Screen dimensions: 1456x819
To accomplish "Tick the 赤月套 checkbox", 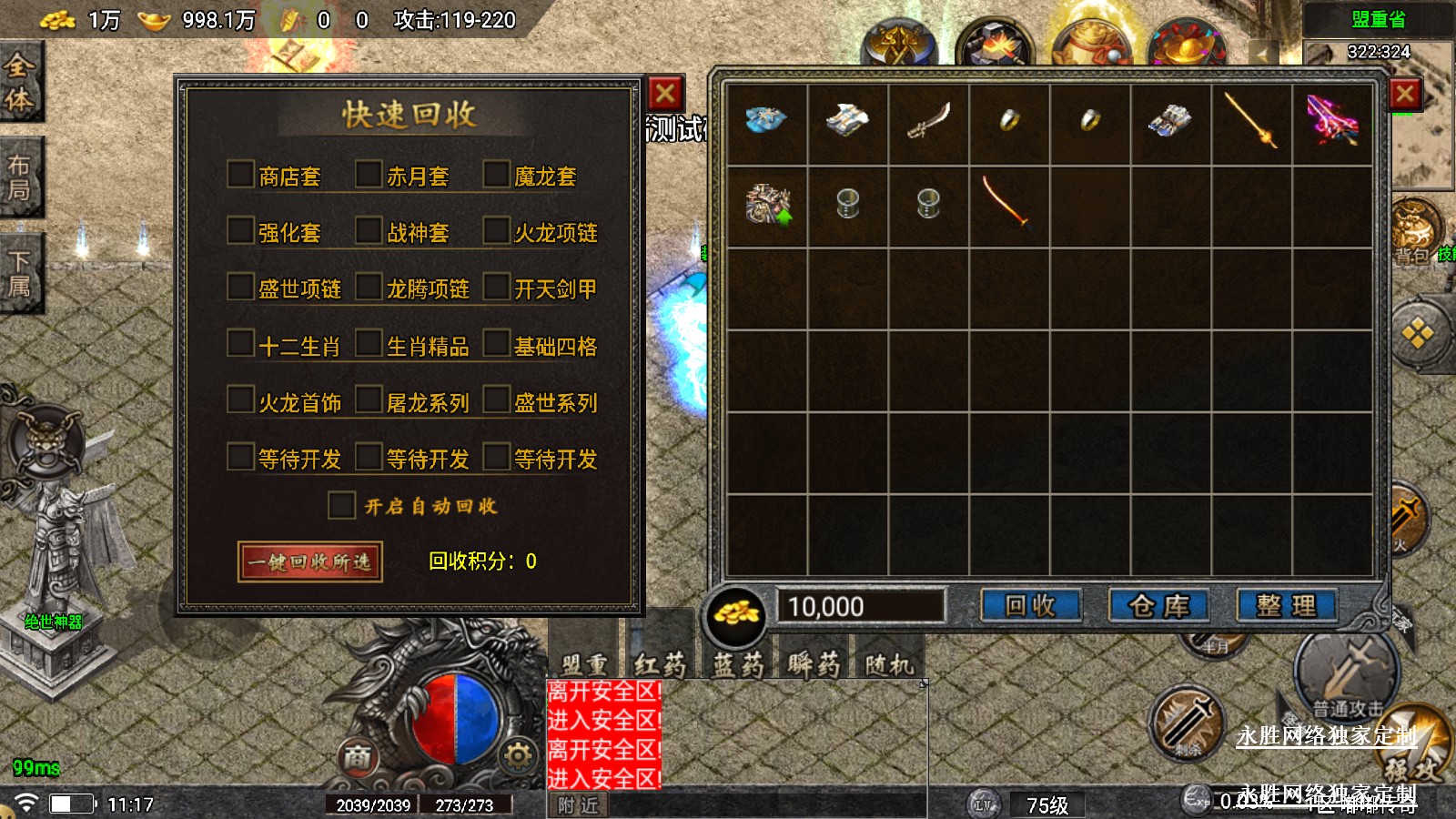I will [x=369, y=175].
